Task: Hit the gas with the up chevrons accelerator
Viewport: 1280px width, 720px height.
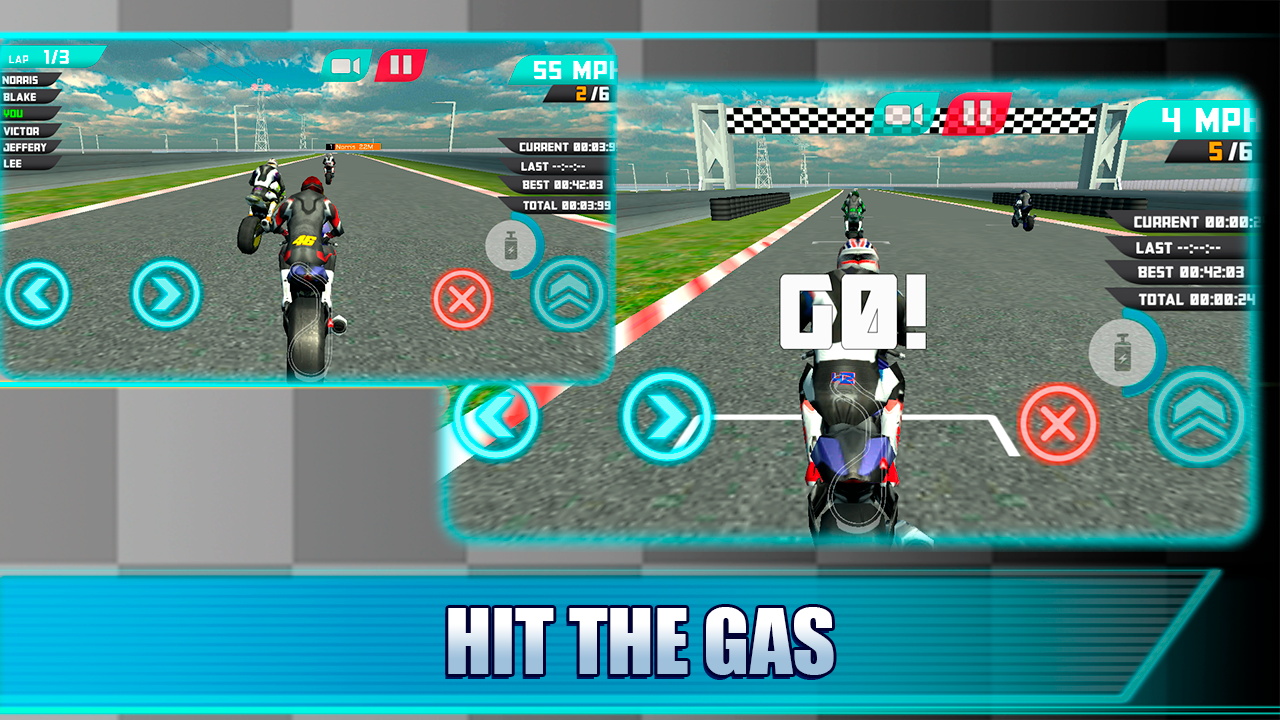Action: (566, 291)
